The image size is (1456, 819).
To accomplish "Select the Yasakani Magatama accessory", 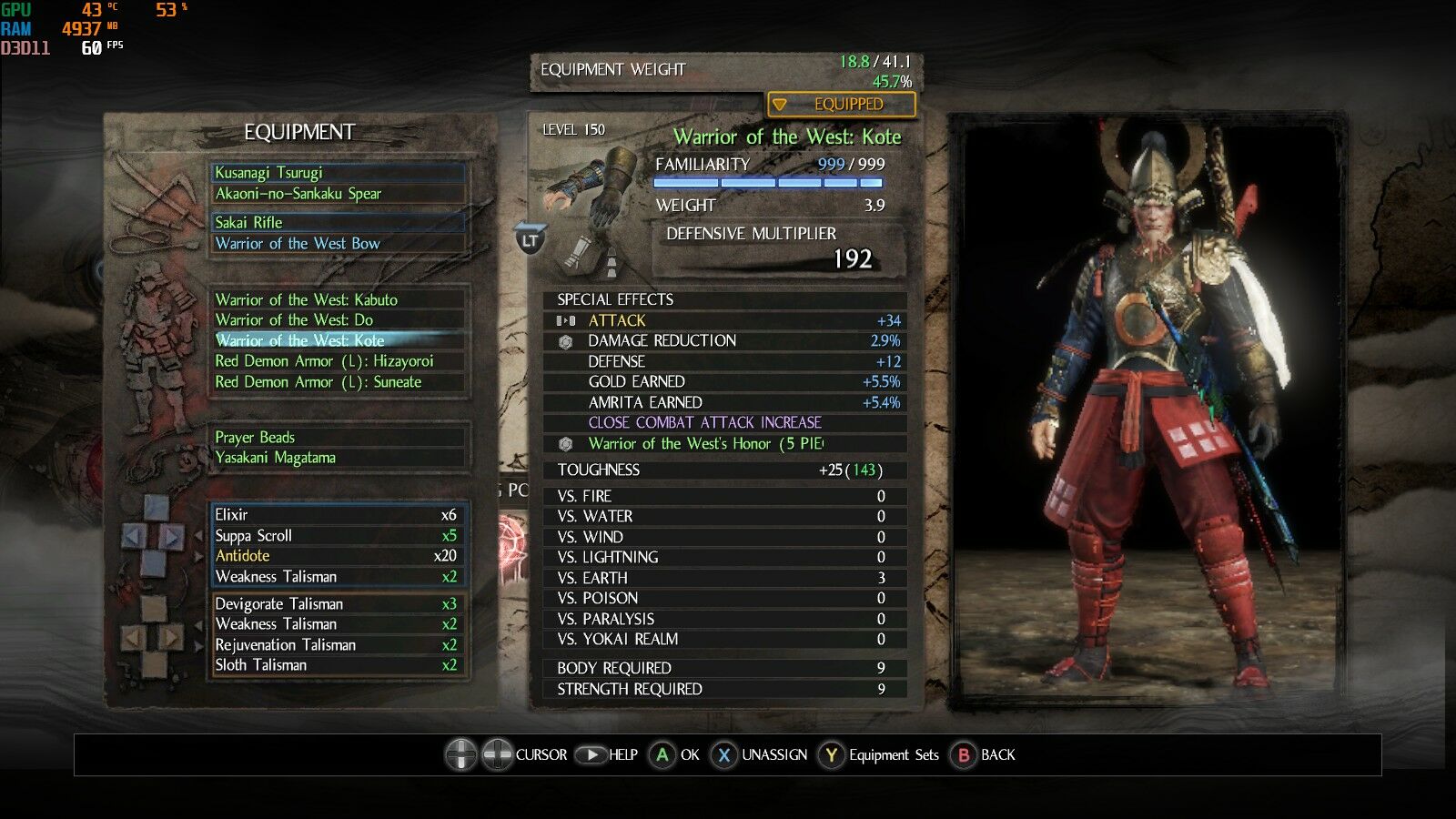I will 337,458.
